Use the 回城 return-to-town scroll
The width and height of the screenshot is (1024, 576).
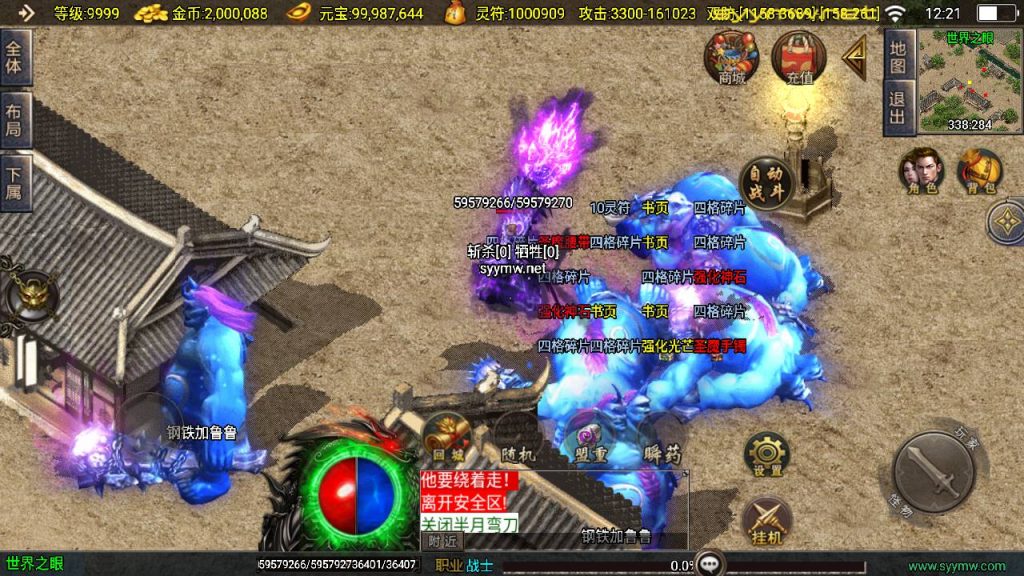(446, 438)
